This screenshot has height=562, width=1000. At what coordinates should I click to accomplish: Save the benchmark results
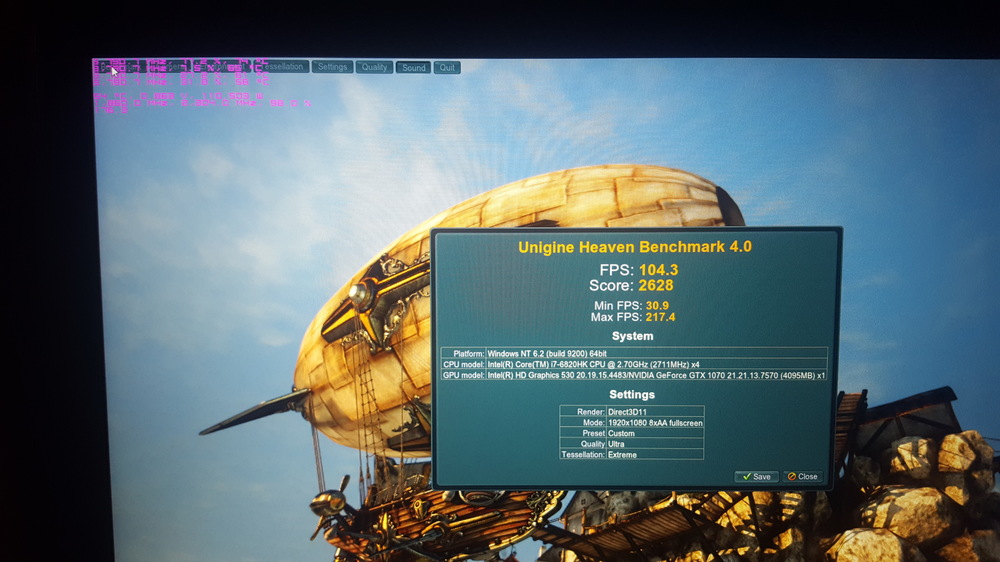tap(756, 476)
